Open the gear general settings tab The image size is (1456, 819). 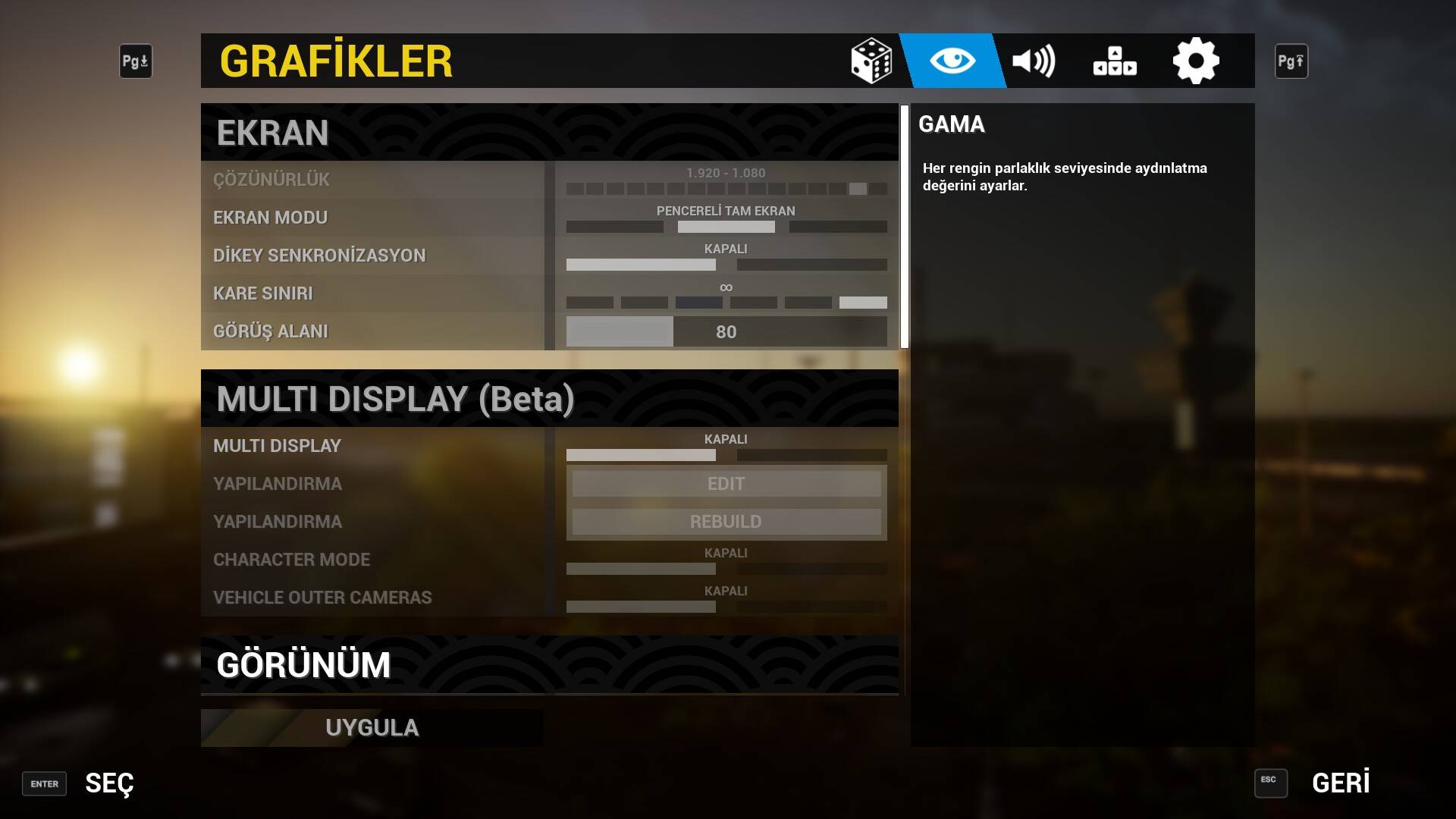coord(1196,61)
